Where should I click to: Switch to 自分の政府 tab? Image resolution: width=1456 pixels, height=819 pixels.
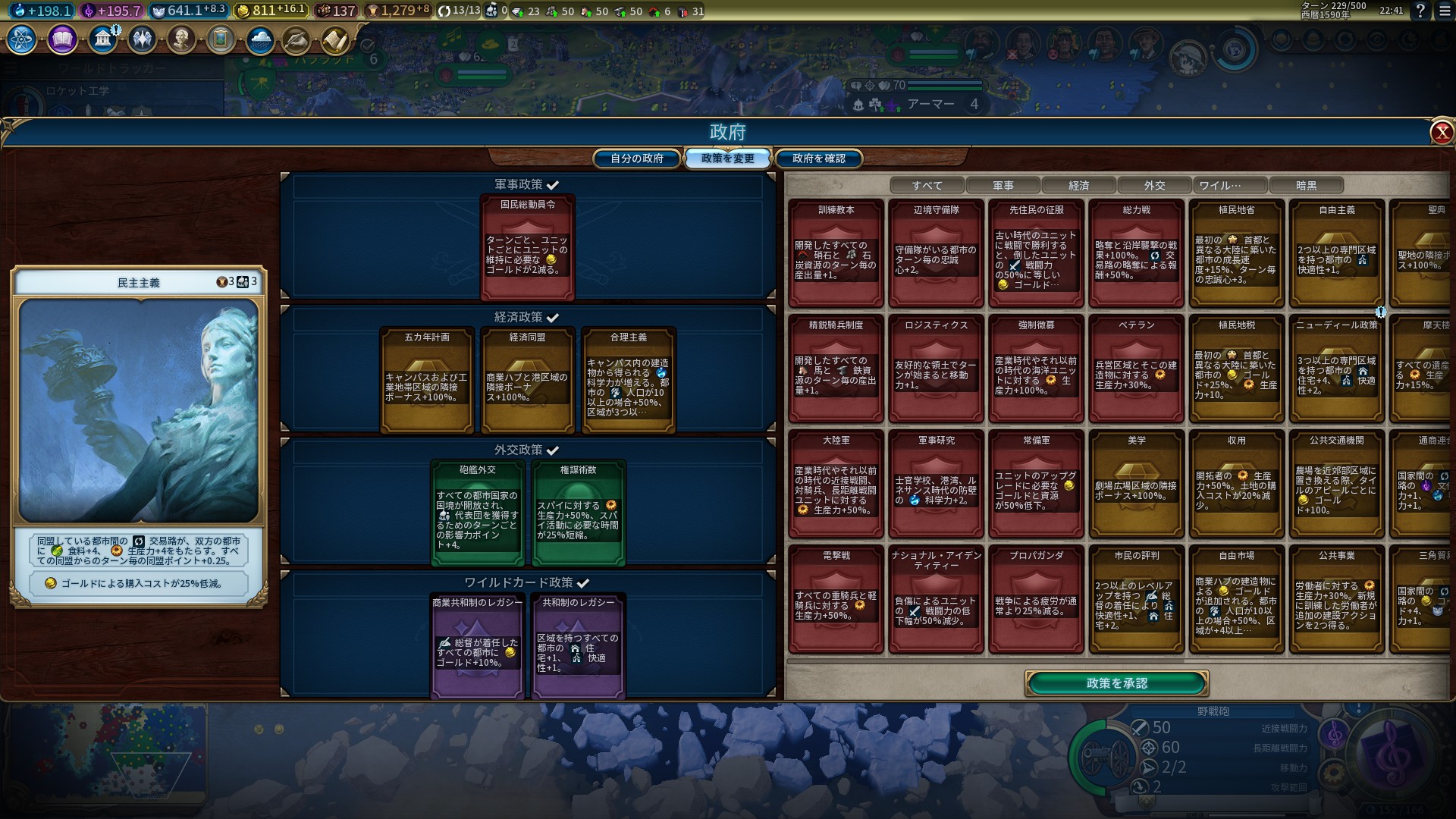click(x=637, y=158)
